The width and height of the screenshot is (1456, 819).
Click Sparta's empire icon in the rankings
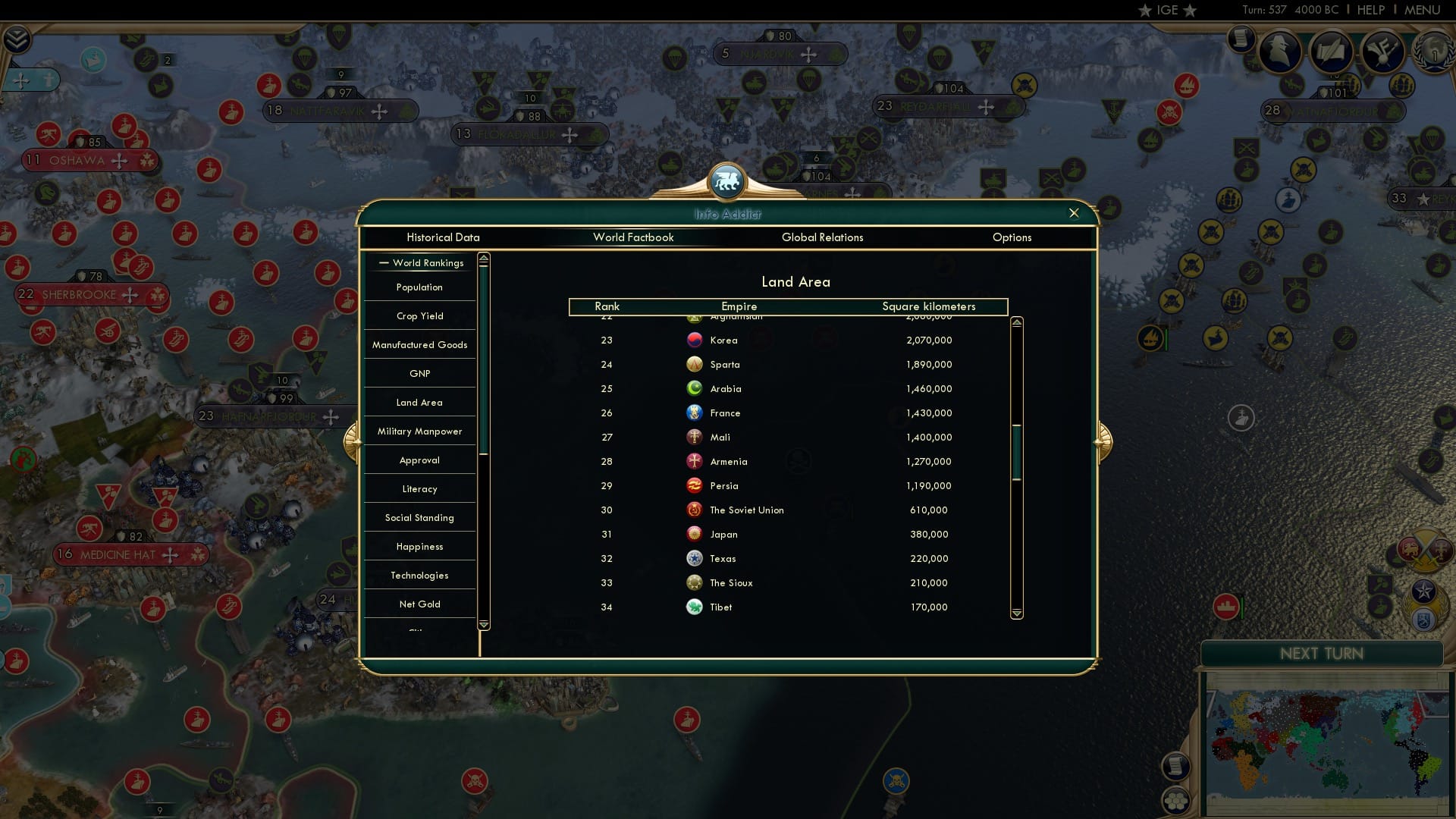(x=695, y=364)
